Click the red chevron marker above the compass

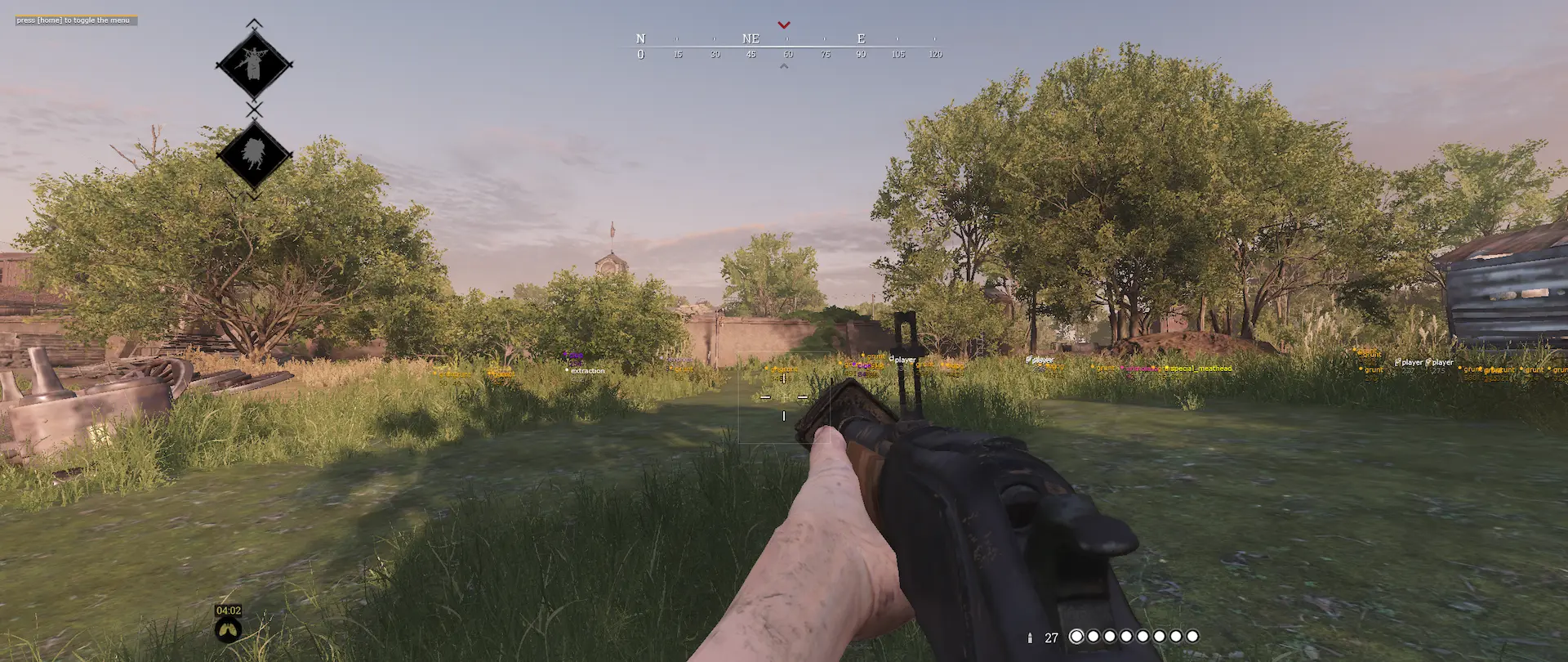pos(784,25)
